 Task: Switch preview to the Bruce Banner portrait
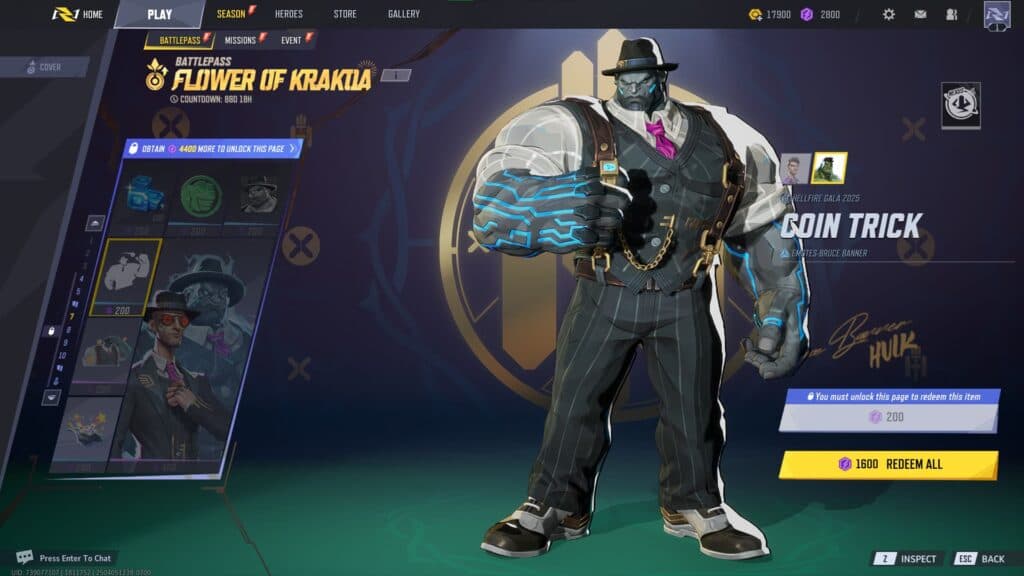(x=795, y=168)
